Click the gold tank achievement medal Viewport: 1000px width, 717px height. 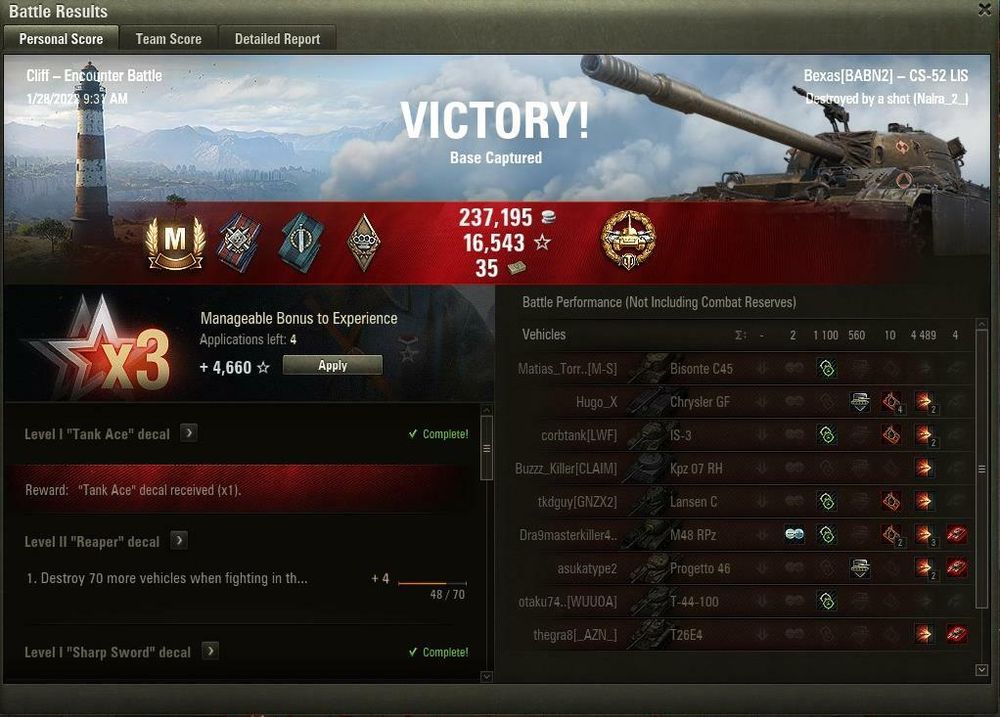click(x=628, y=240)
